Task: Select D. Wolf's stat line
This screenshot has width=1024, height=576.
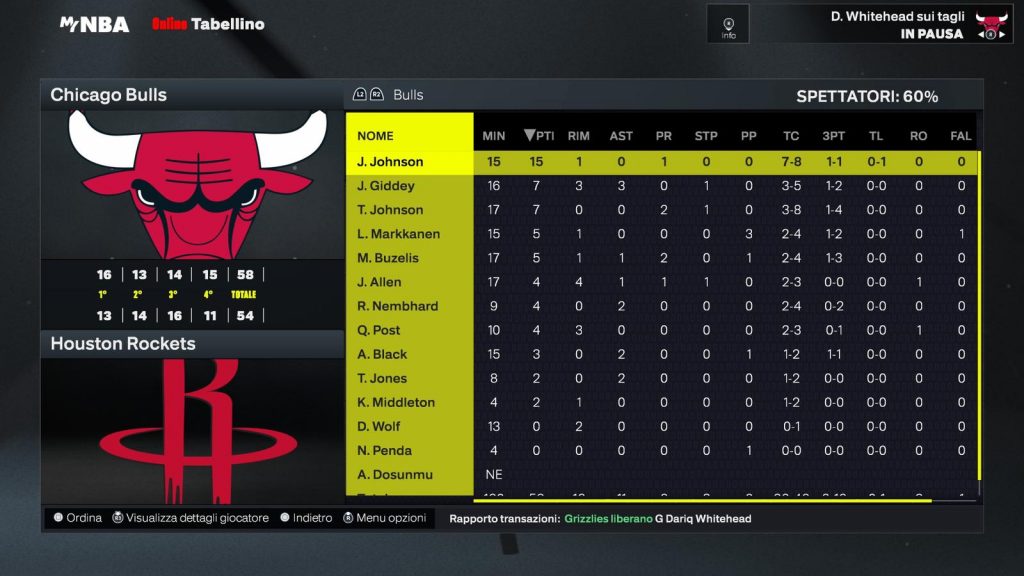Action: click(379, 426)
